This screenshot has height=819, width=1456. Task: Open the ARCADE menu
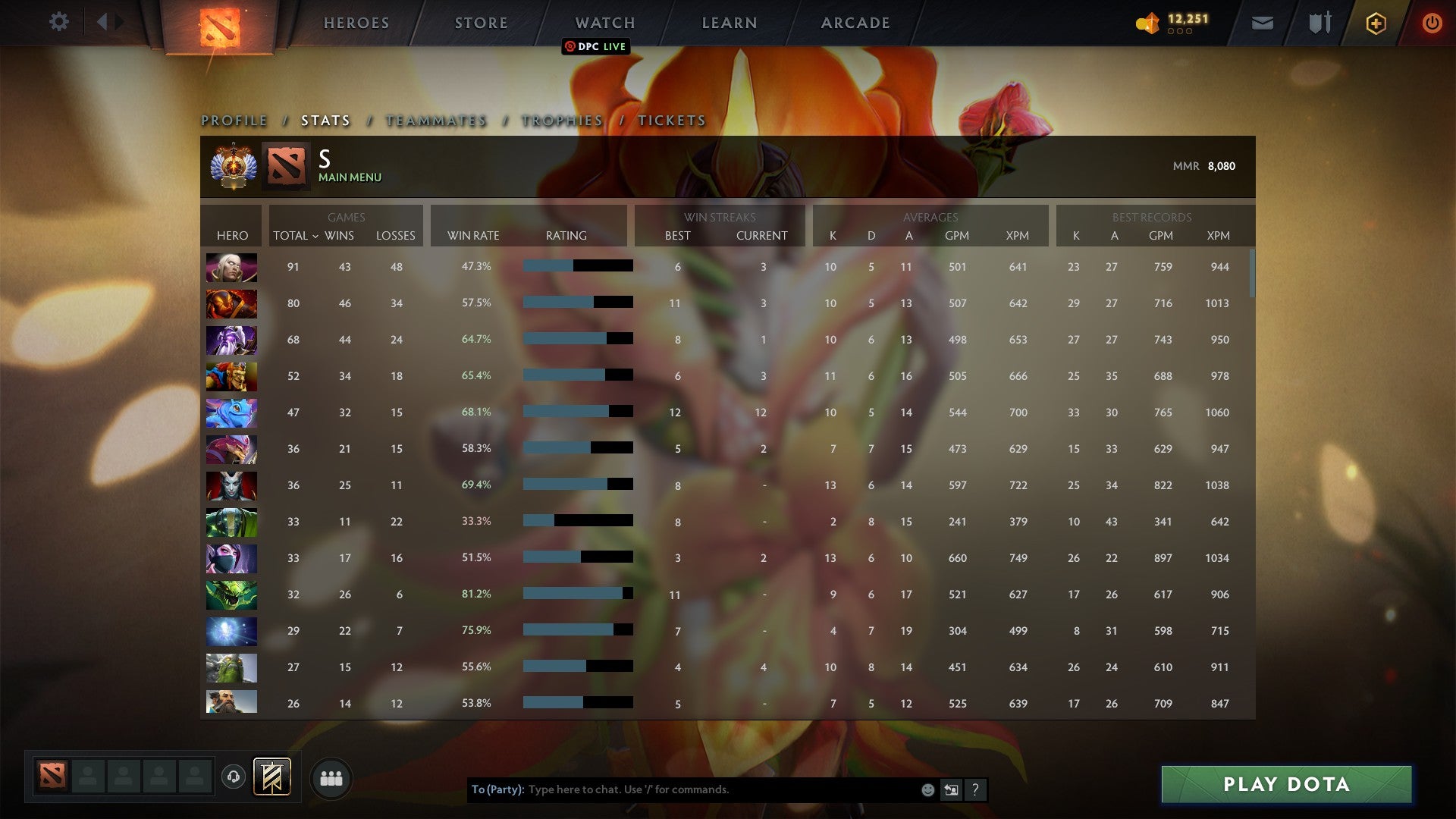(x=855, y=23)
